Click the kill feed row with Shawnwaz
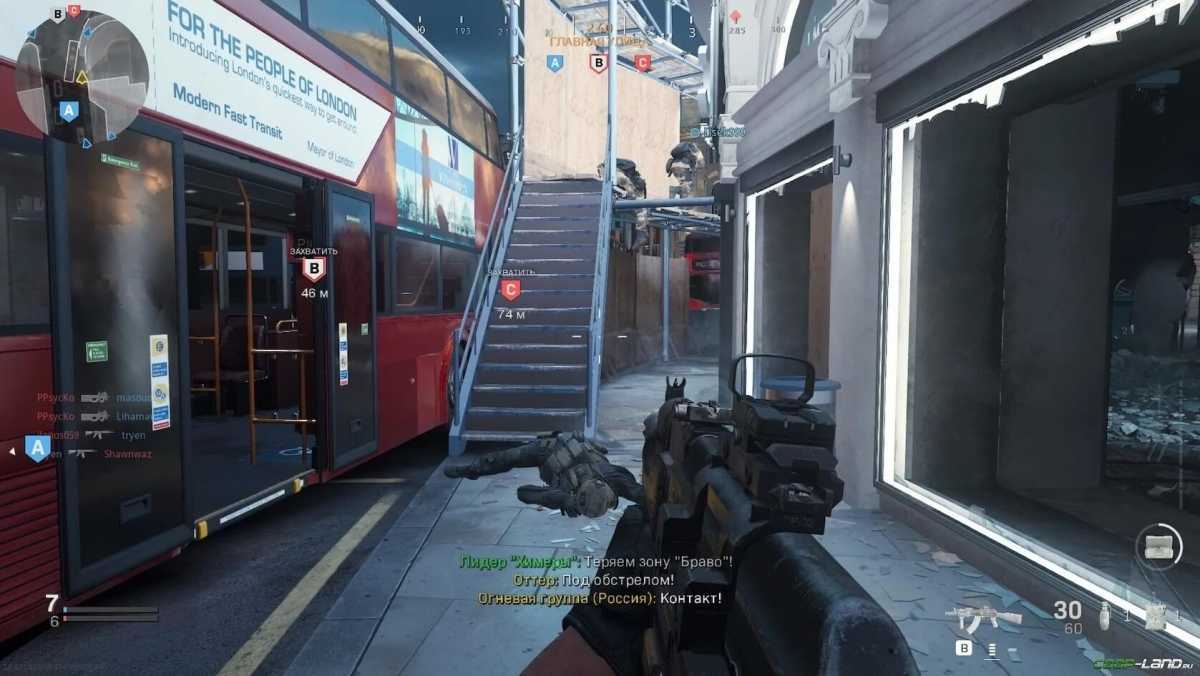The image size is (1200, 676). pos(92,453)
